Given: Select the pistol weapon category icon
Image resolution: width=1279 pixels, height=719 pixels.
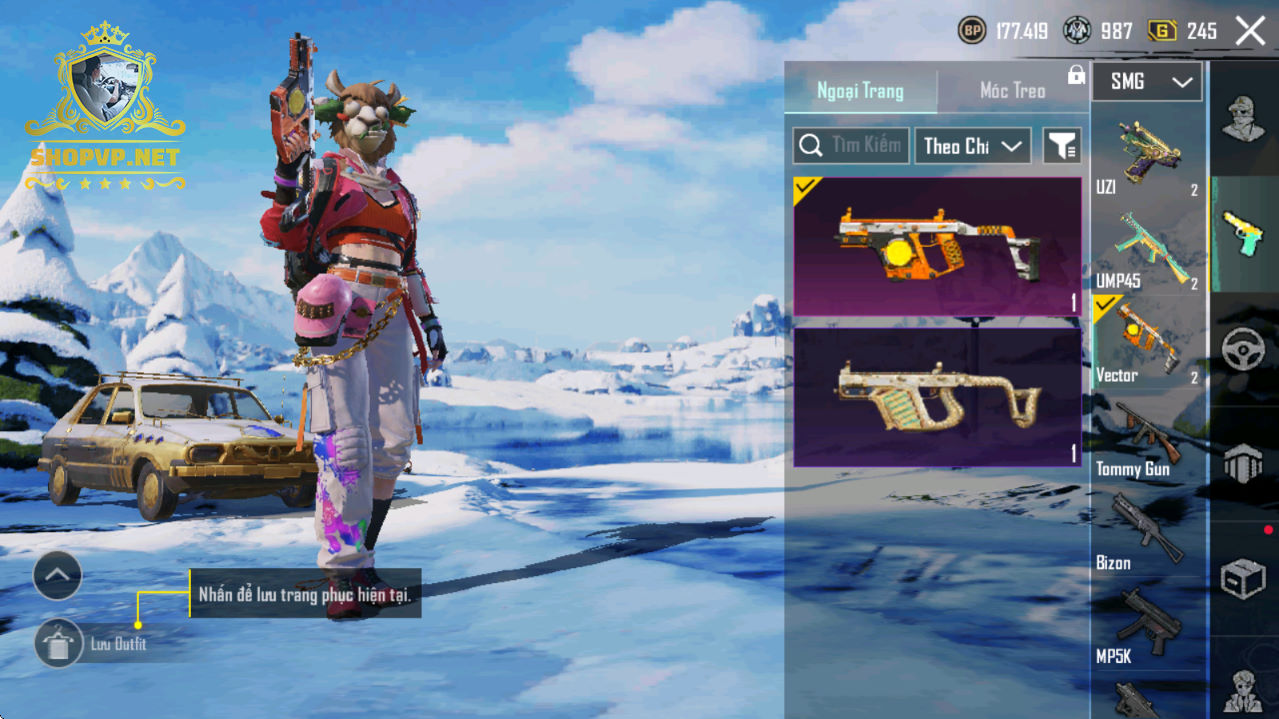Looking at the screenshot, I should pyautogui.click(x=1243, y=234).
